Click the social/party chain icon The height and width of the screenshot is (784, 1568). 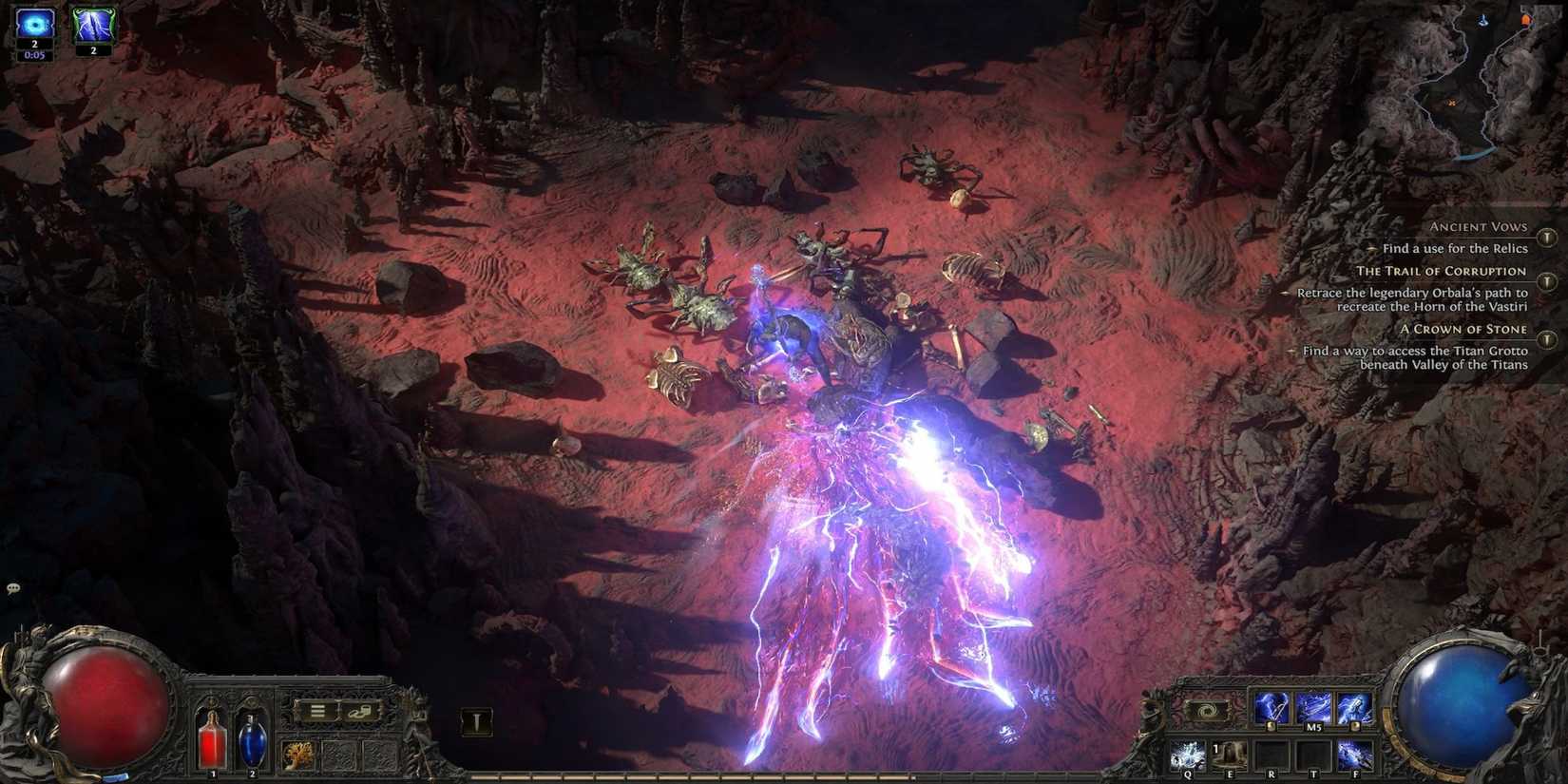(359, 711)
